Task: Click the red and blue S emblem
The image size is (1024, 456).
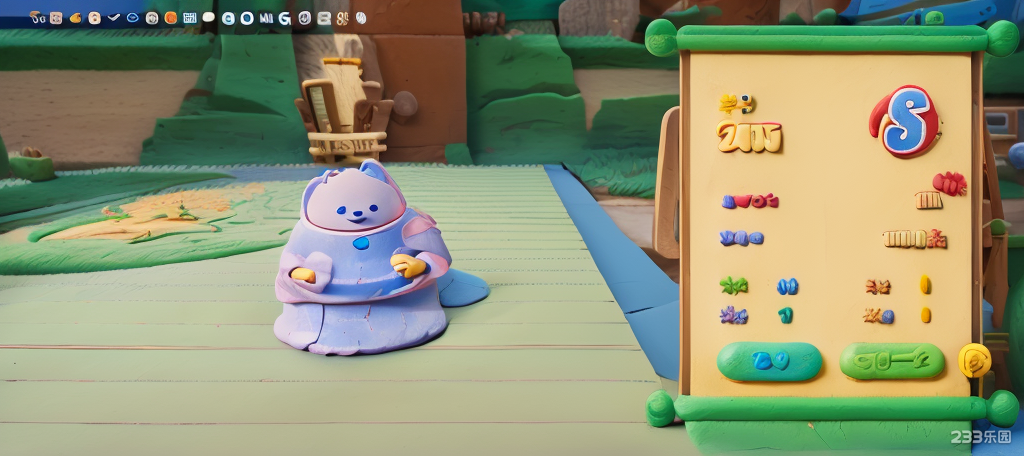Action: point(905,122)
